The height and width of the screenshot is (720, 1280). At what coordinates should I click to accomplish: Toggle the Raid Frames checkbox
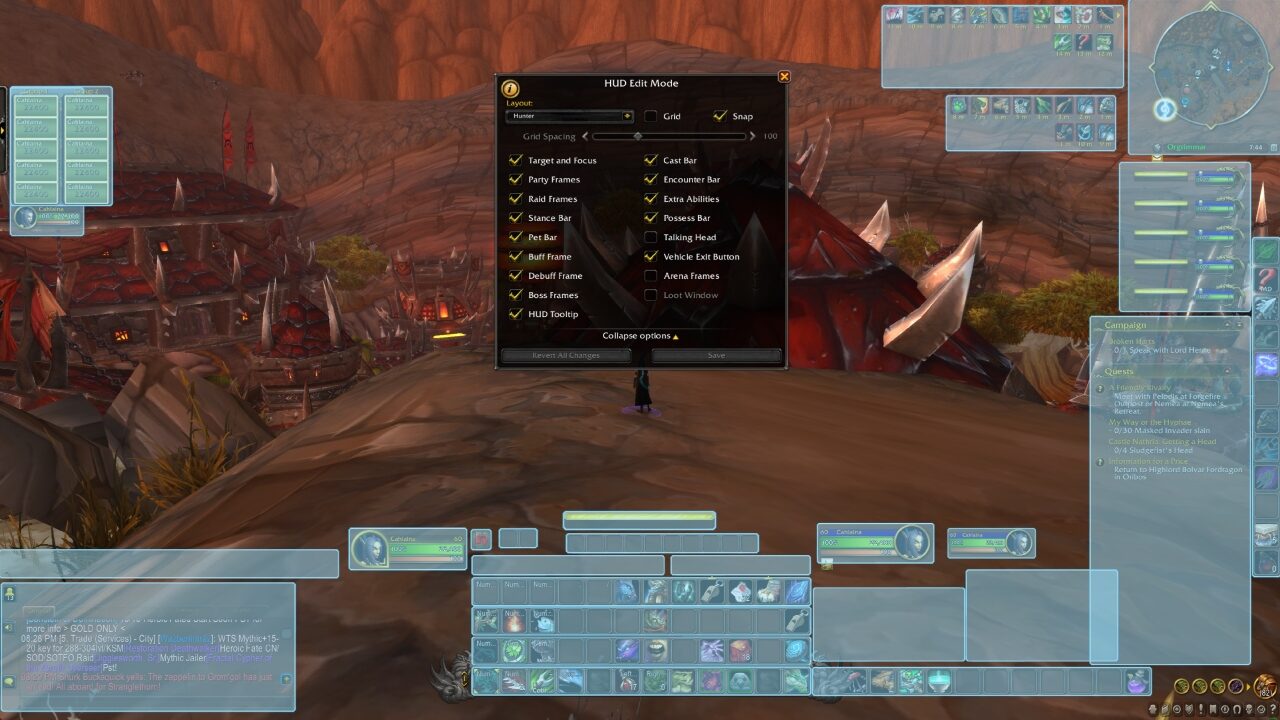516,199
